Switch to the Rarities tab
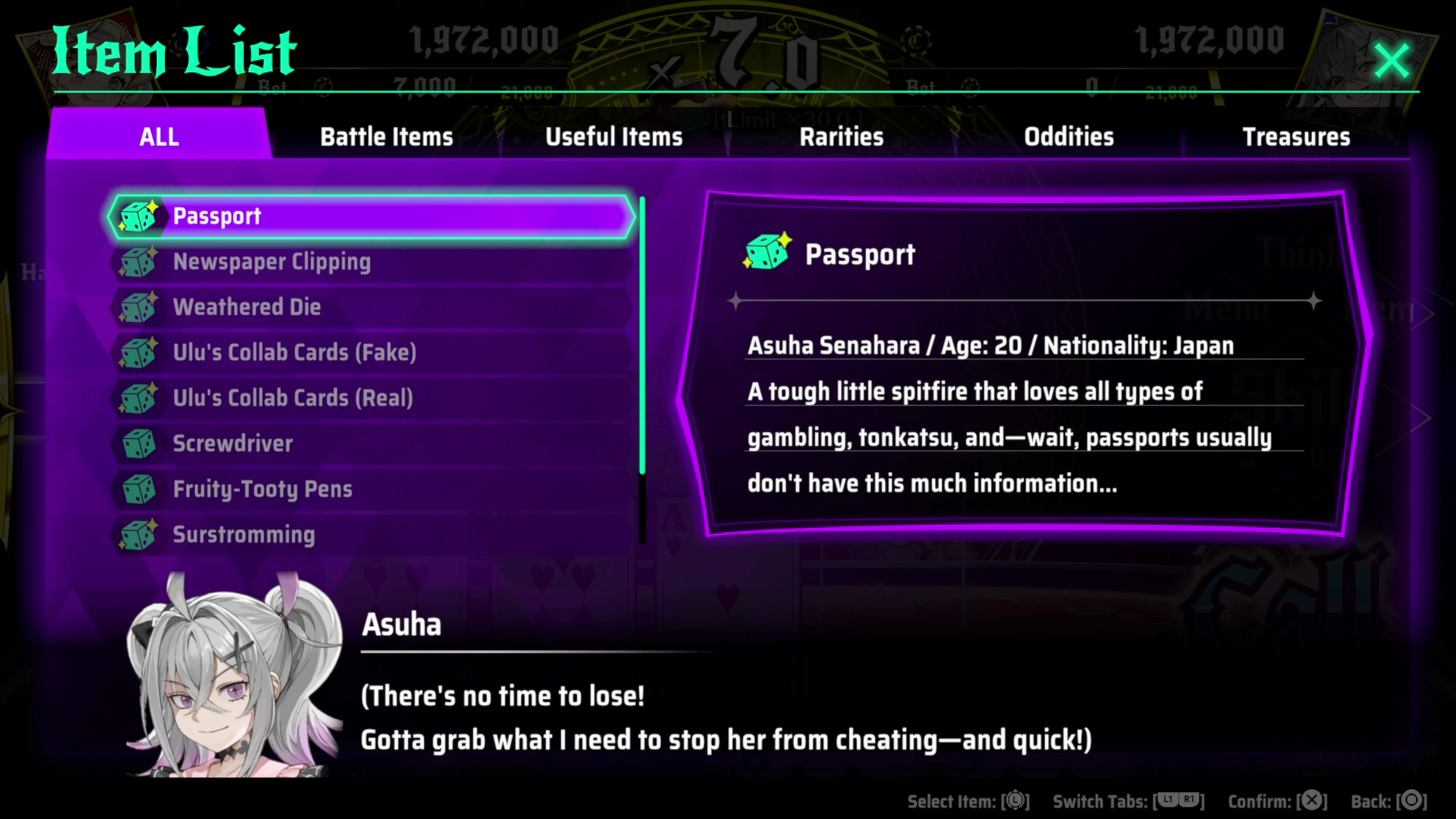The height and width of the screenshot is (819, 1456). [841, 136]
